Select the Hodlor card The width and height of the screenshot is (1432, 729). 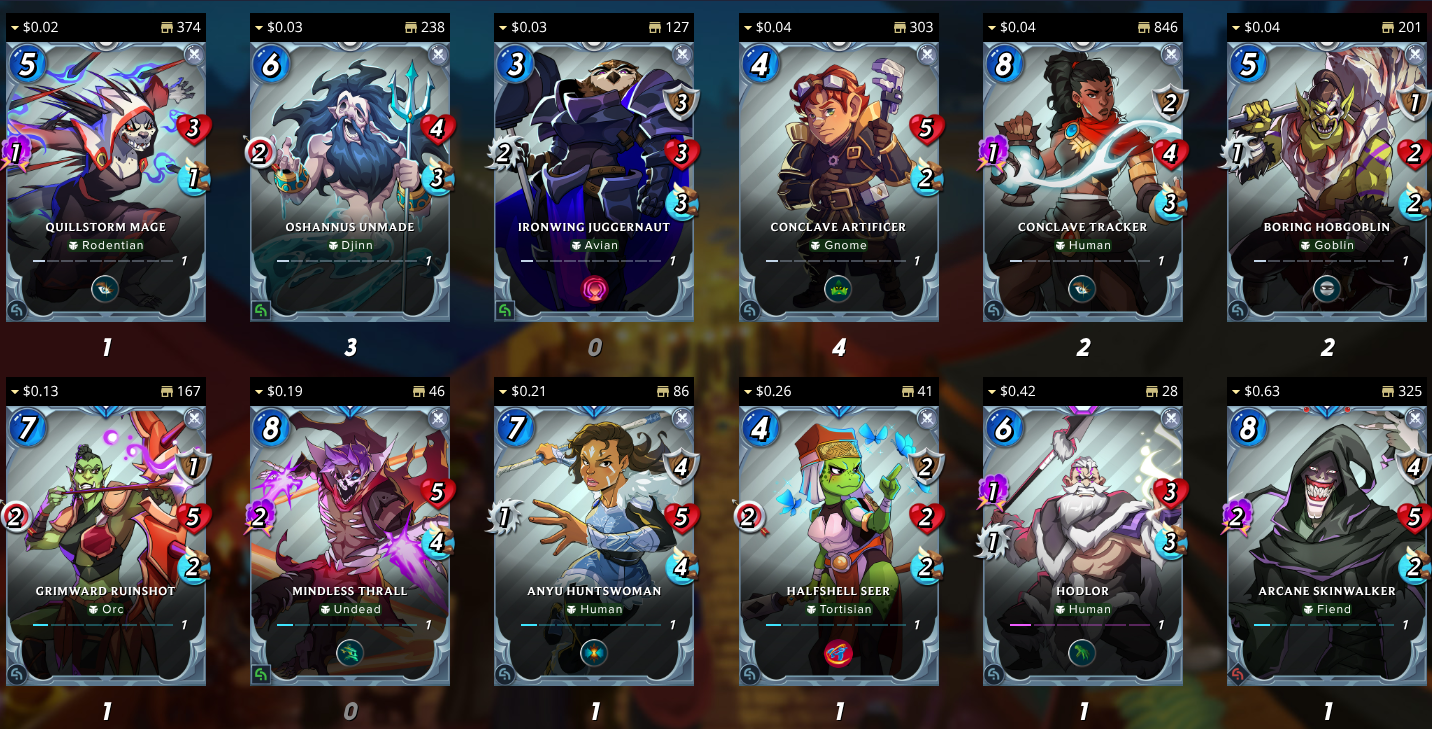point(1082,544)
